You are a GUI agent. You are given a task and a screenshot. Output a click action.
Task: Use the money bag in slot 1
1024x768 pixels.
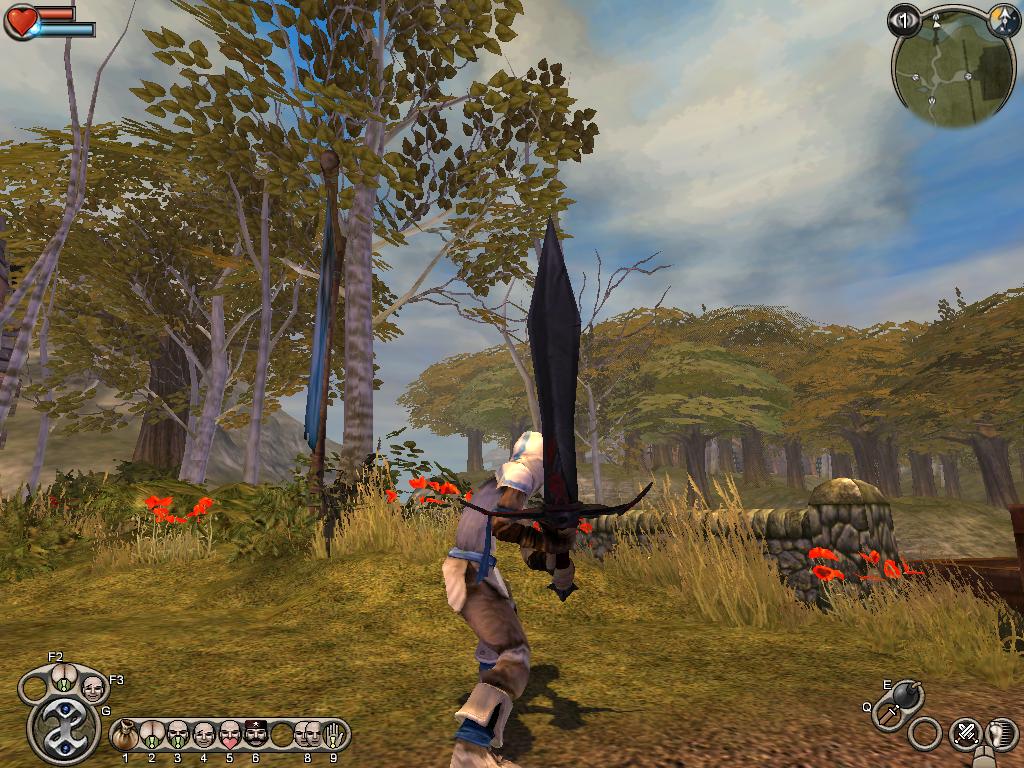pos(126,736)
